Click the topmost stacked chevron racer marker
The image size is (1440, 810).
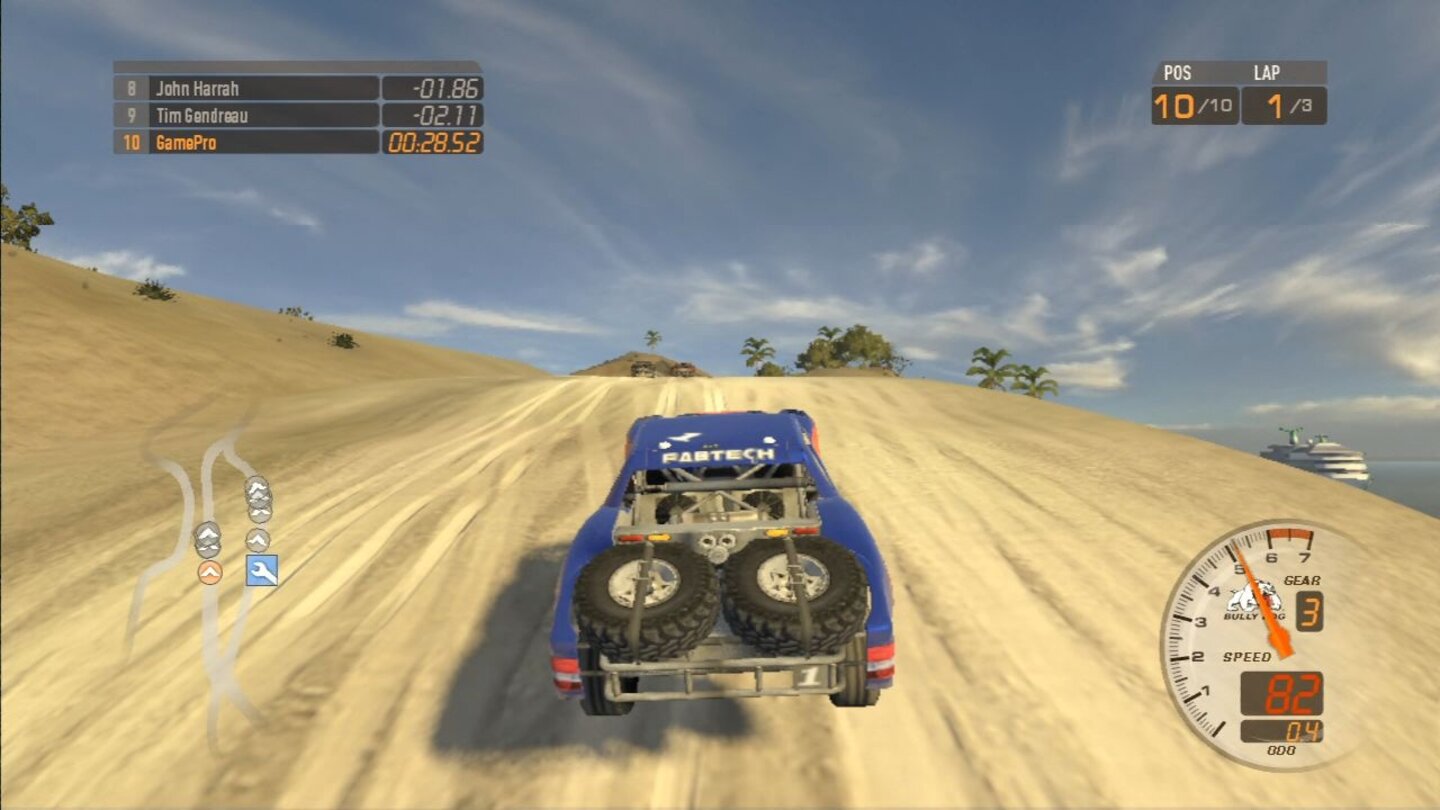258,487
